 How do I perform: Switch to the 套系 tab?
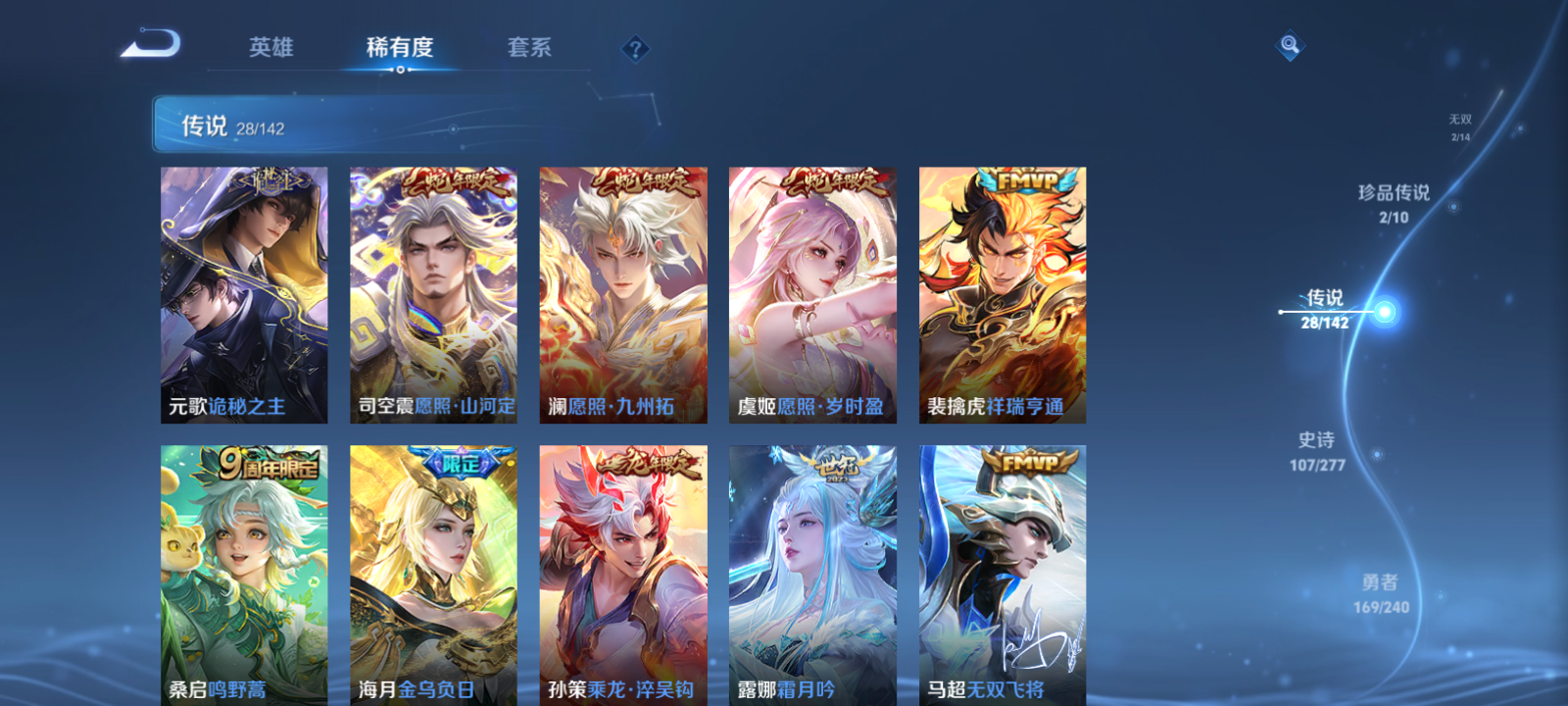[x=529, y=46]
